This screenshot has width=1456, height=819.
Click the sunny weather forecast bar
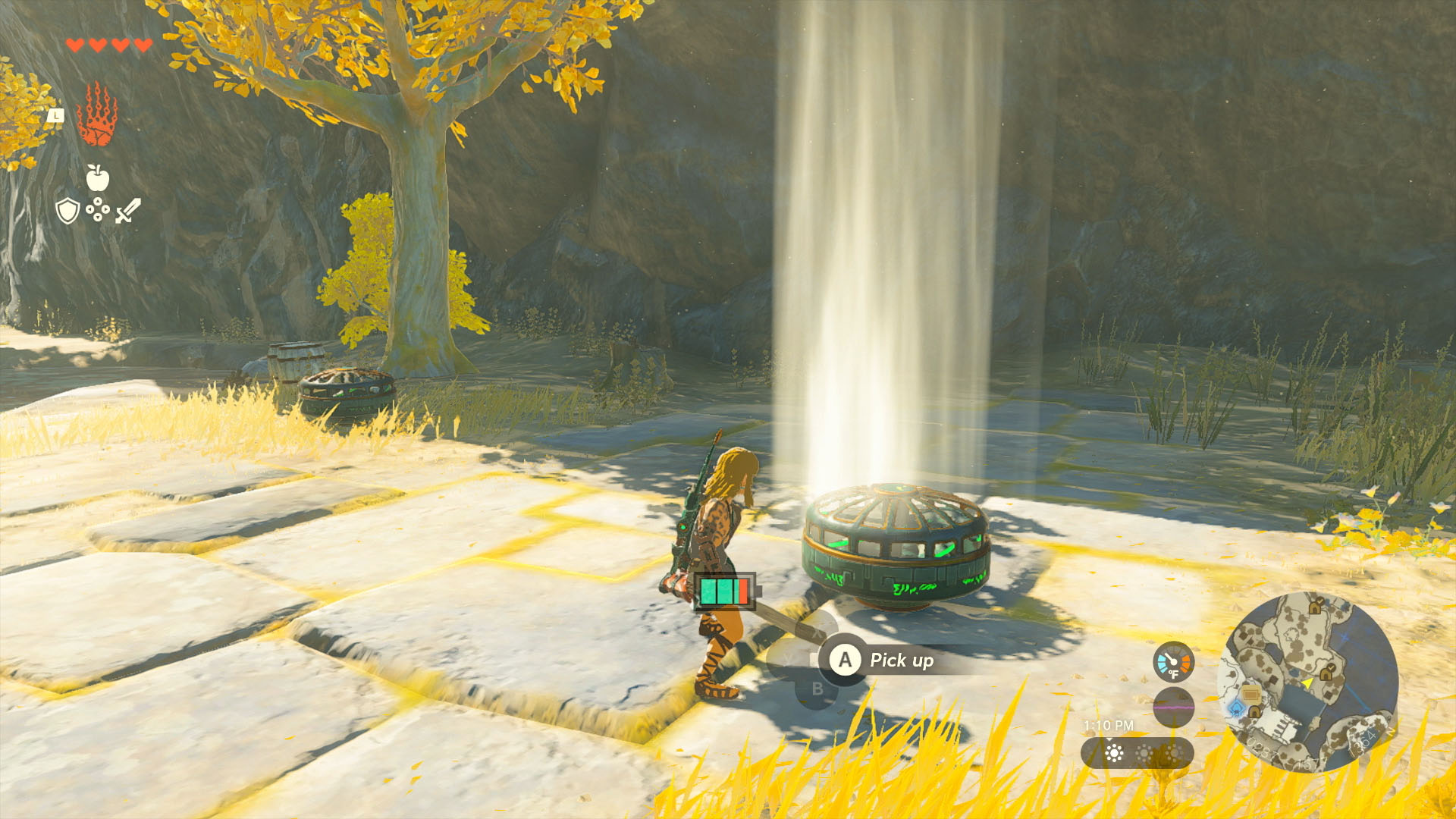click(x=1137, y=753)
